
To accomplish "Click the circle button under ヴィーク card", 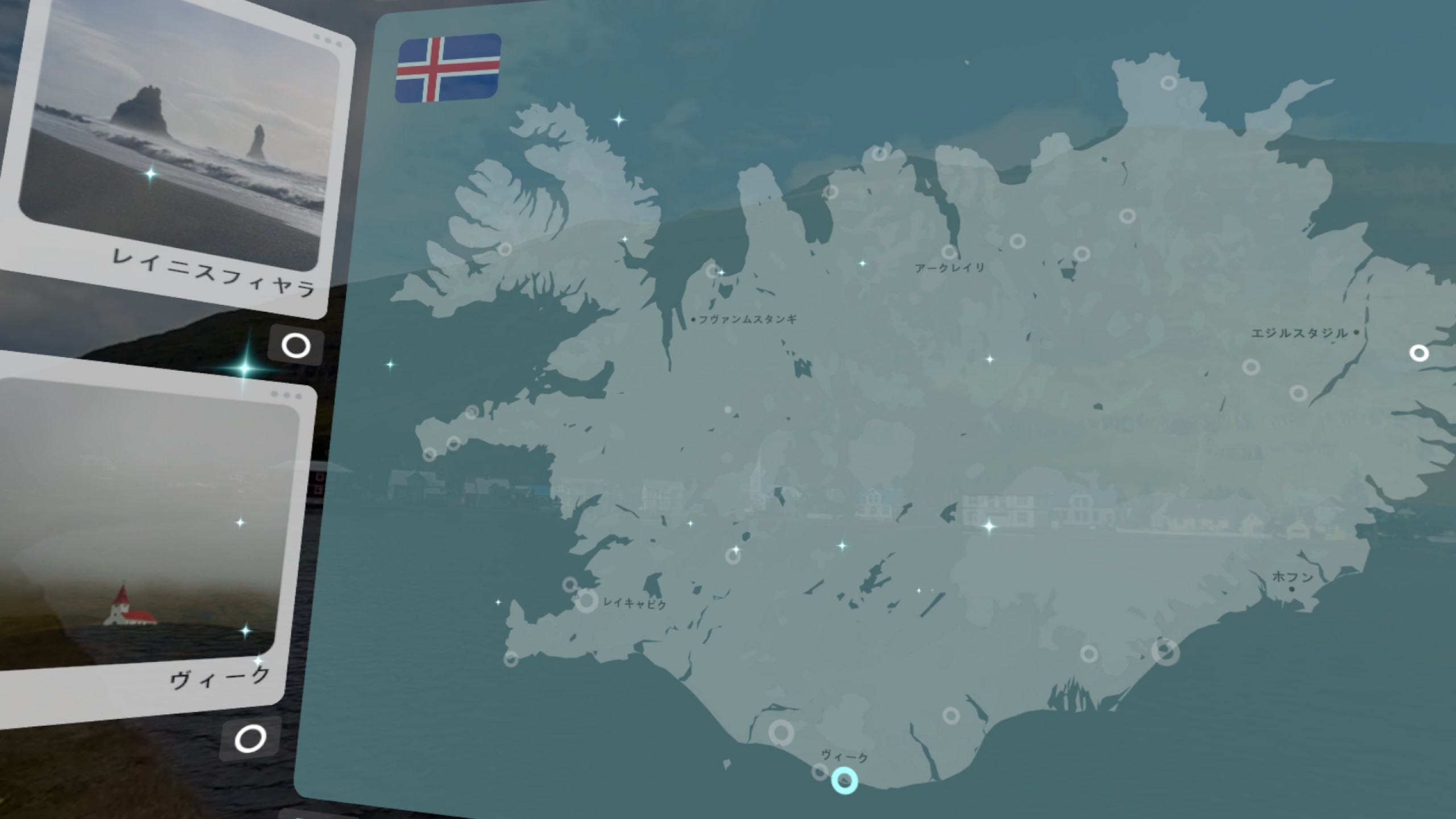I will pyautogui.click(x=250, y=739).
